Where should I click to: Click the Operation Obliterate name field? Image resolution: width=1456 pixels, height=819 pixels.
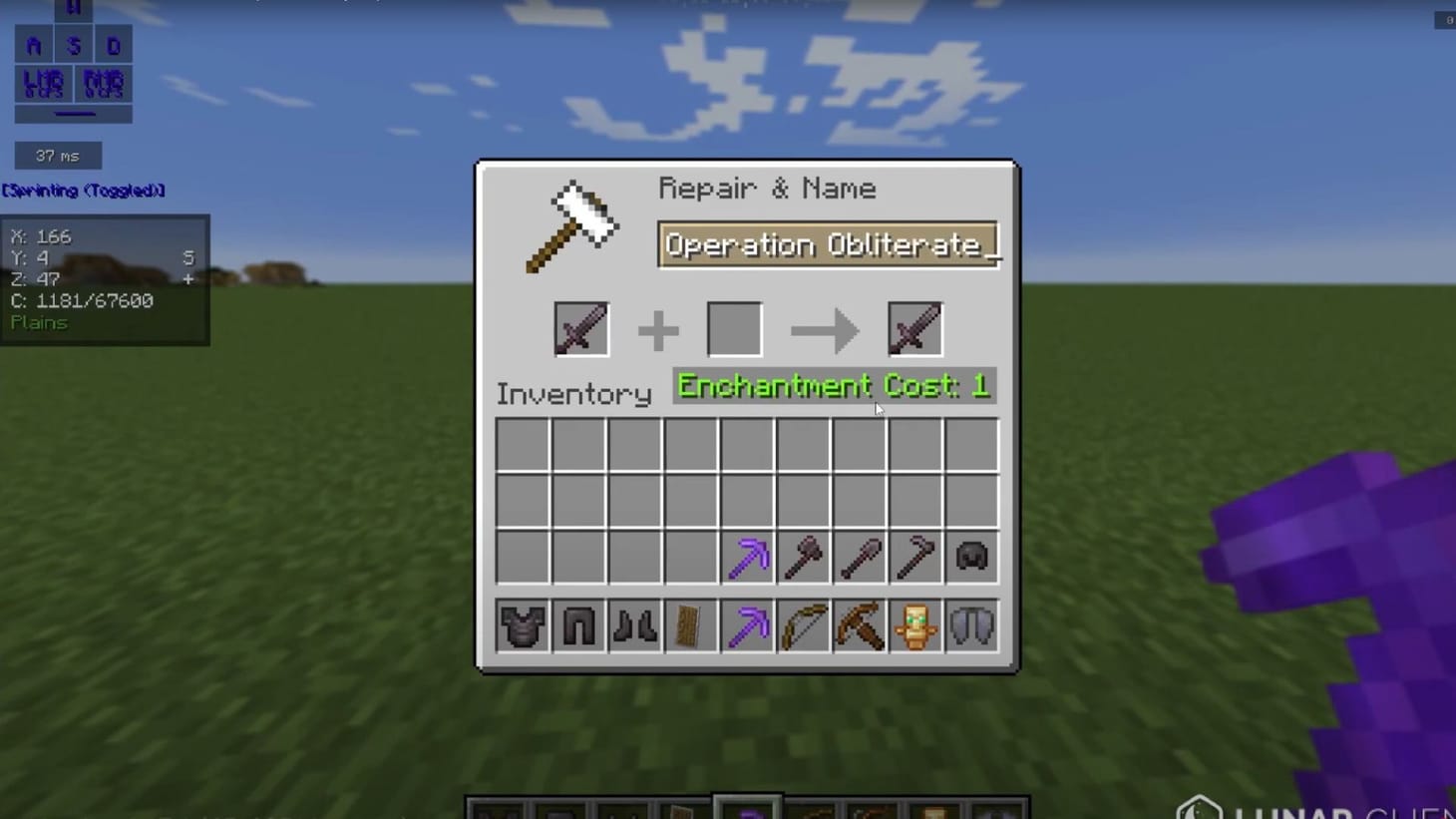click(831, 245)
